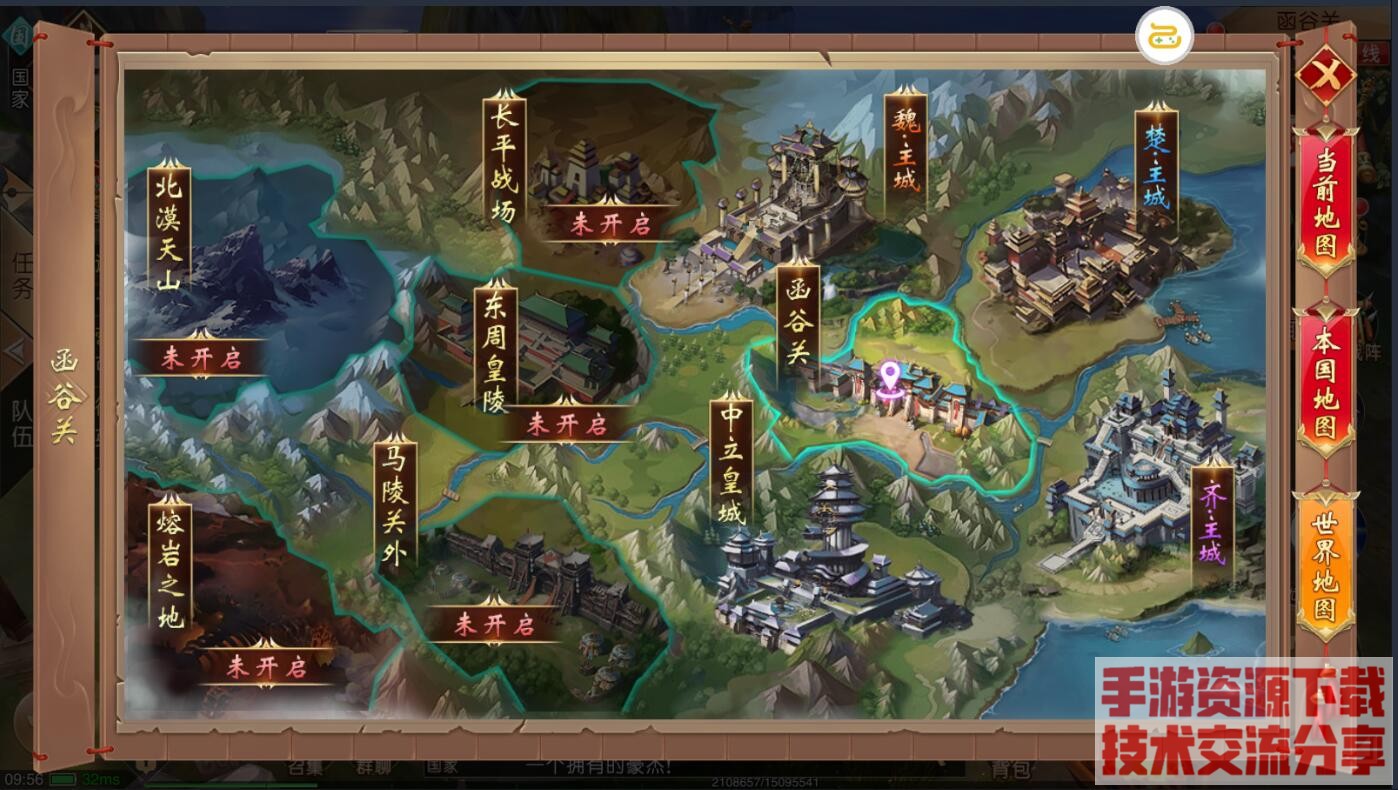Select the 中立皇城 map location
This screenshot has width=1398, height=790.
733,462
